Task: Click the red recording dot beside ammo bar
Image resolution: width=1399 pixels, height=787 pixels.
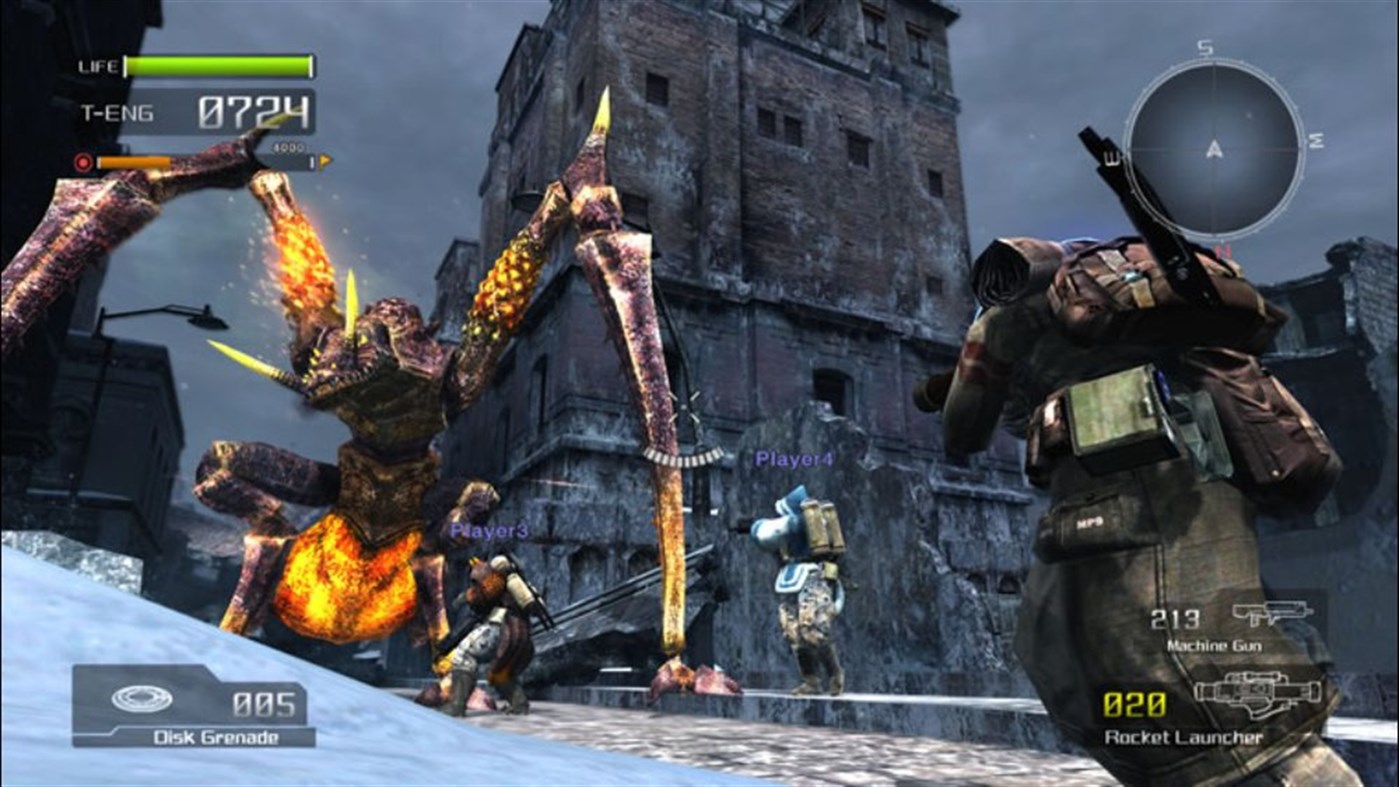Action: pos(83,162)
